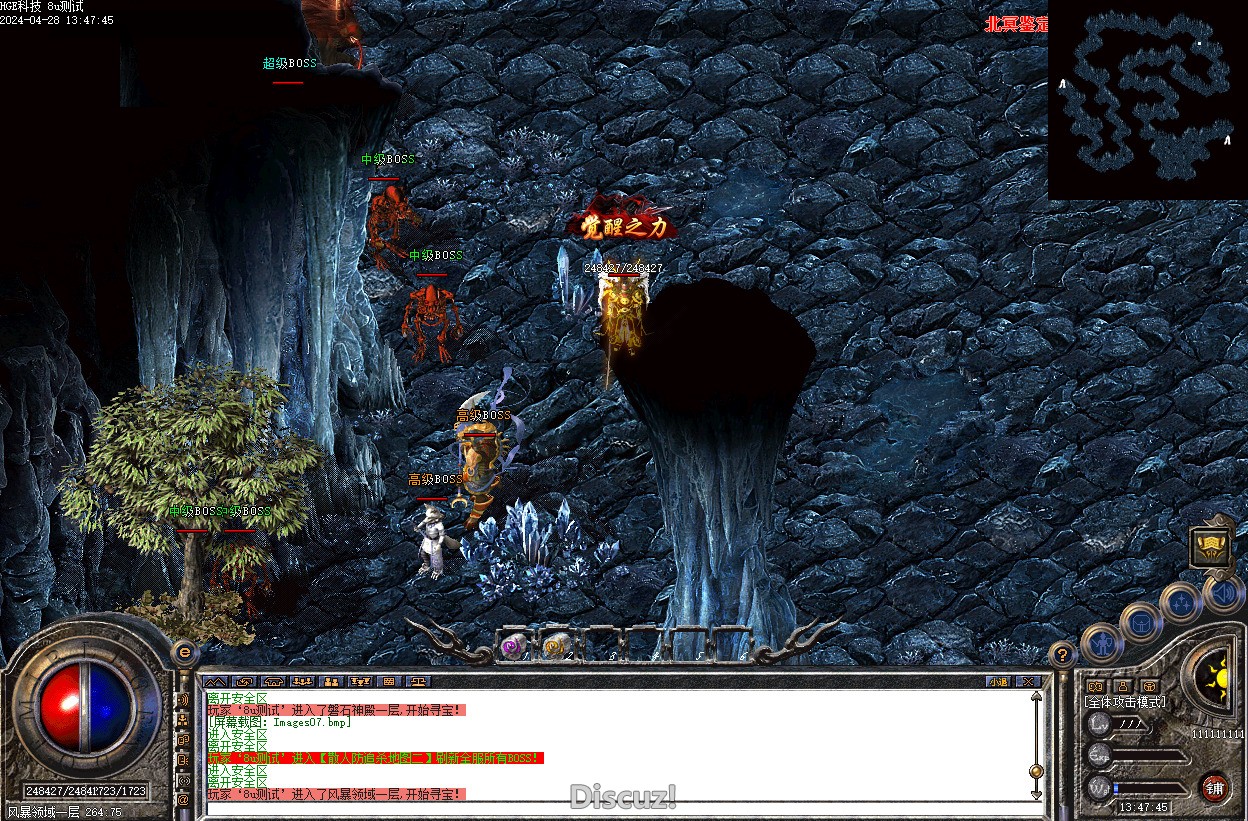Click the 全体攻击模式 attack mode label
Screen dimensions: 1248x821
coord(1125,702)
